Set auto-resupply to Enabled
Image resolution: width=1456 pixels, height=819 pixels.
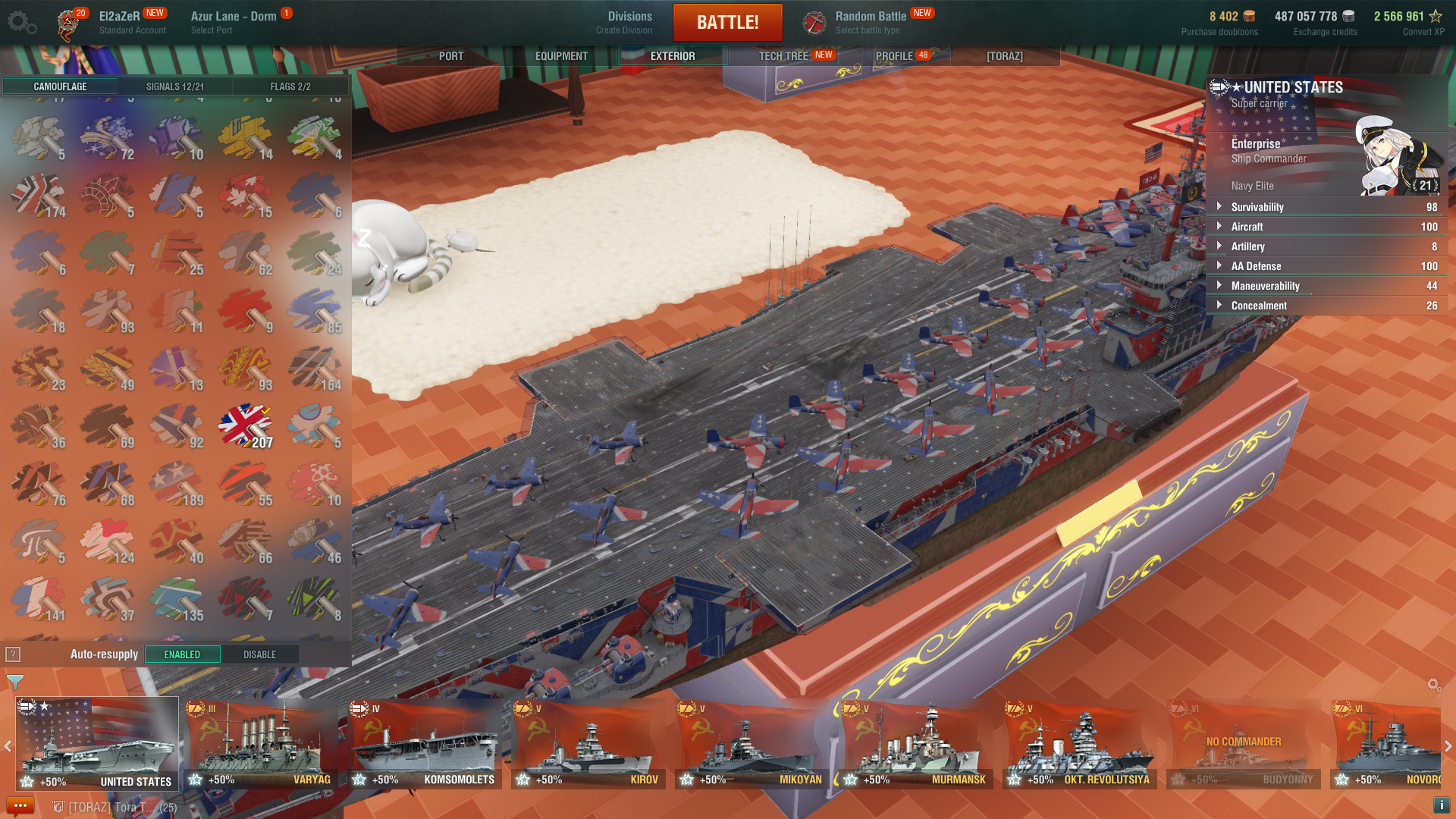pyautogui.click(x=182, y=654)
